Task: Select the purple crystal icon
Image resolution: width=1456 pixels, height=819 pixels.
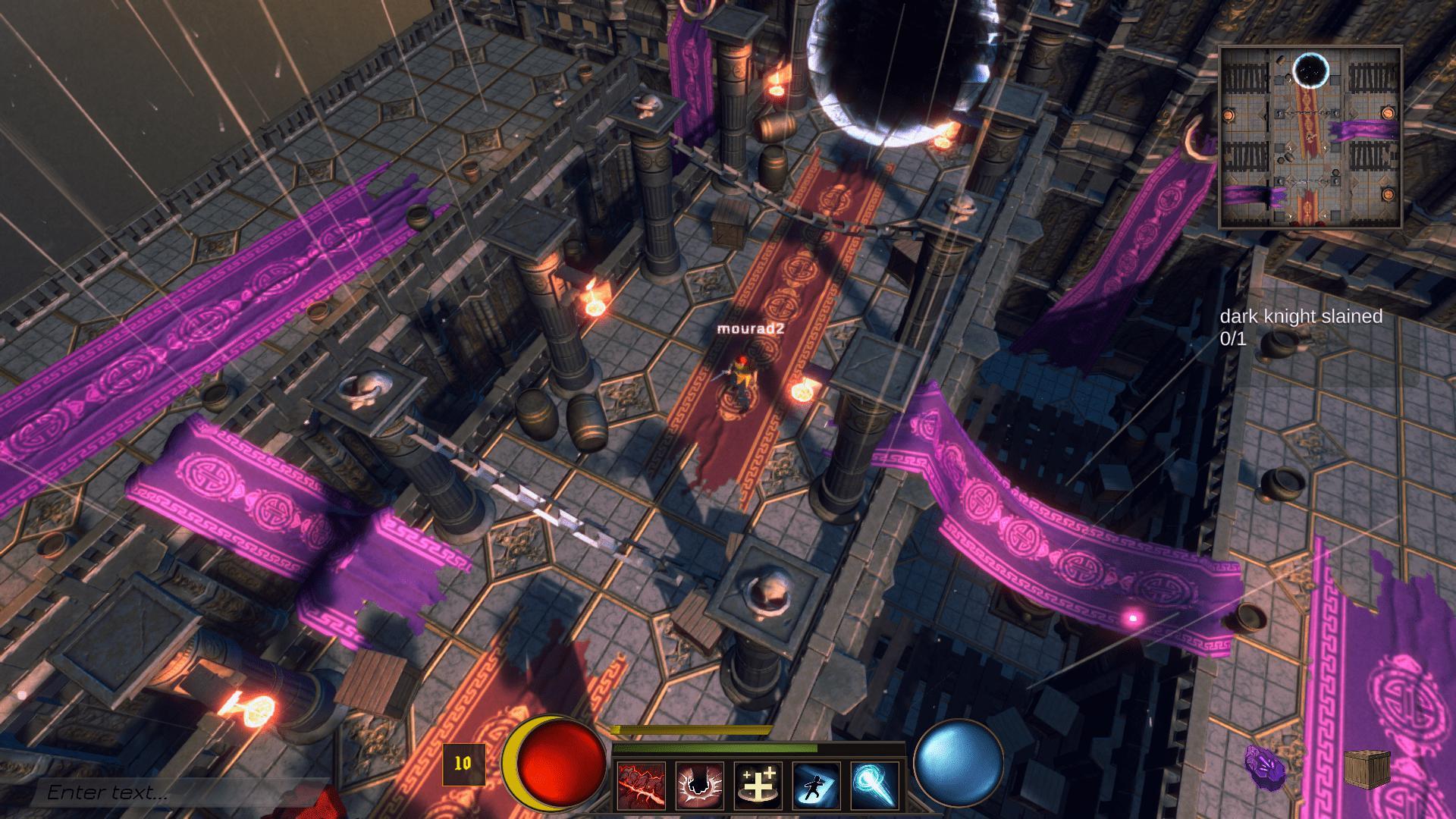Action: (x=1265, y=769)
